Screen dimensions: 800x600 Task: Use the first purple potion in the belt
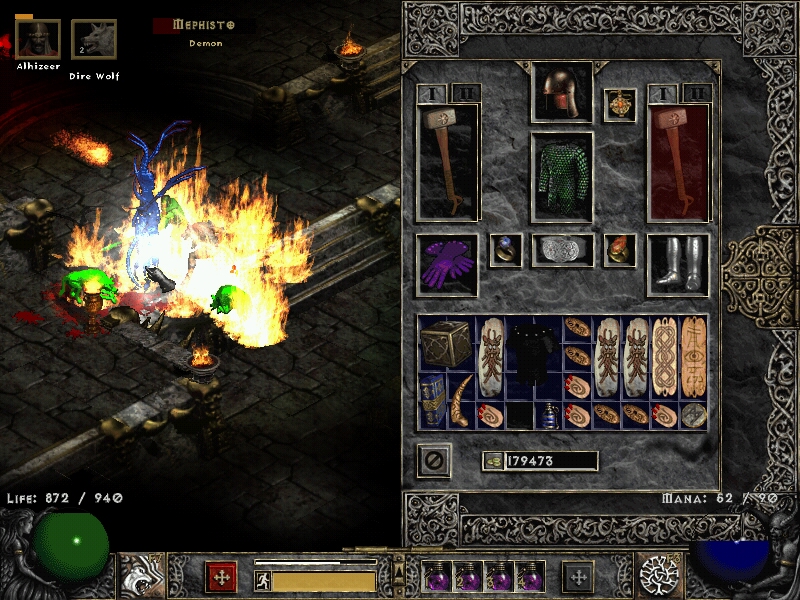click(437, 576)
